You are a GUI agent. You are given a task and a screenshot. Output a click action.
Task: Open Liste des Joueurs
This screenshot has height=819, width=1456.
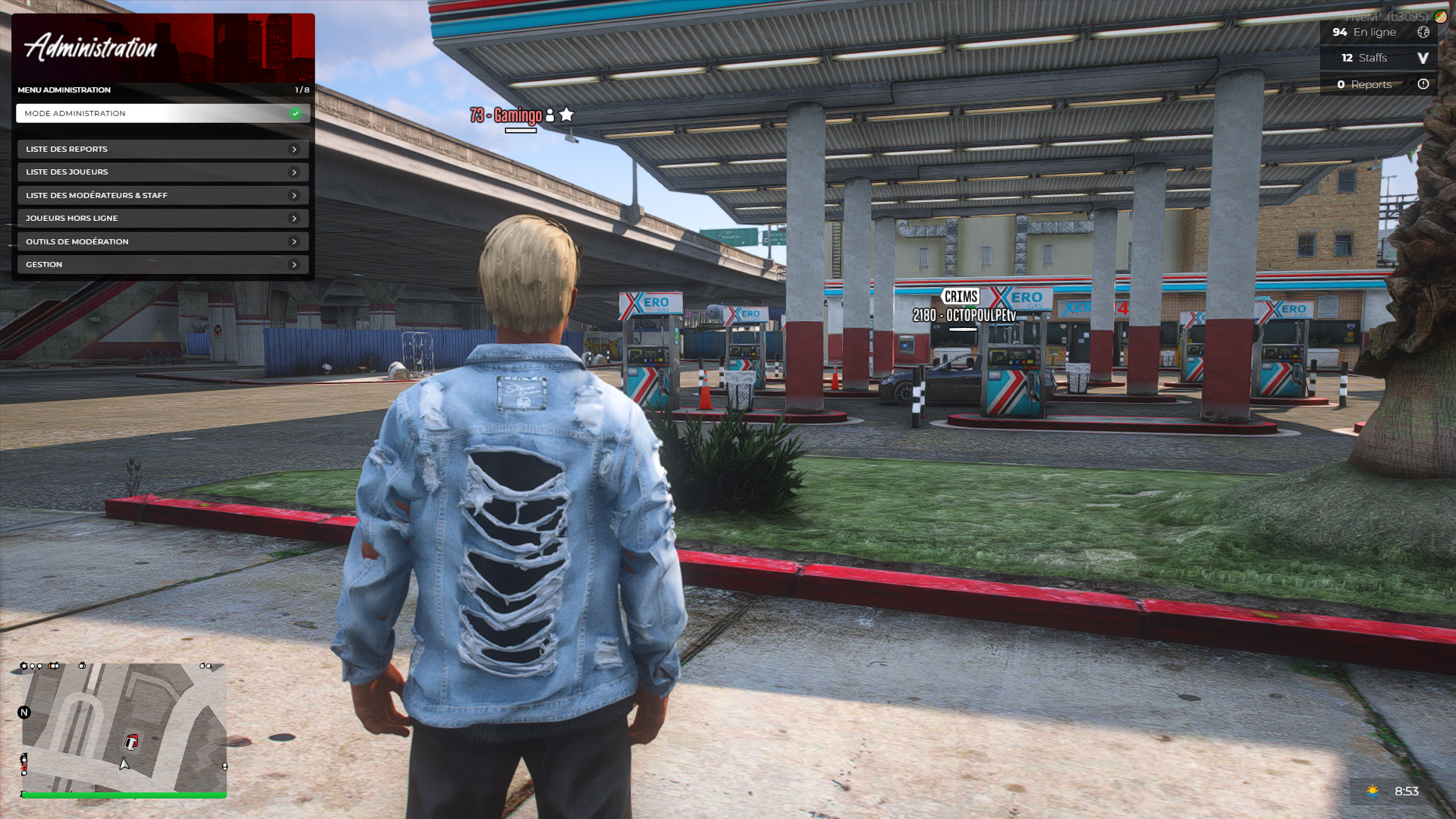(x=162, y=172)
